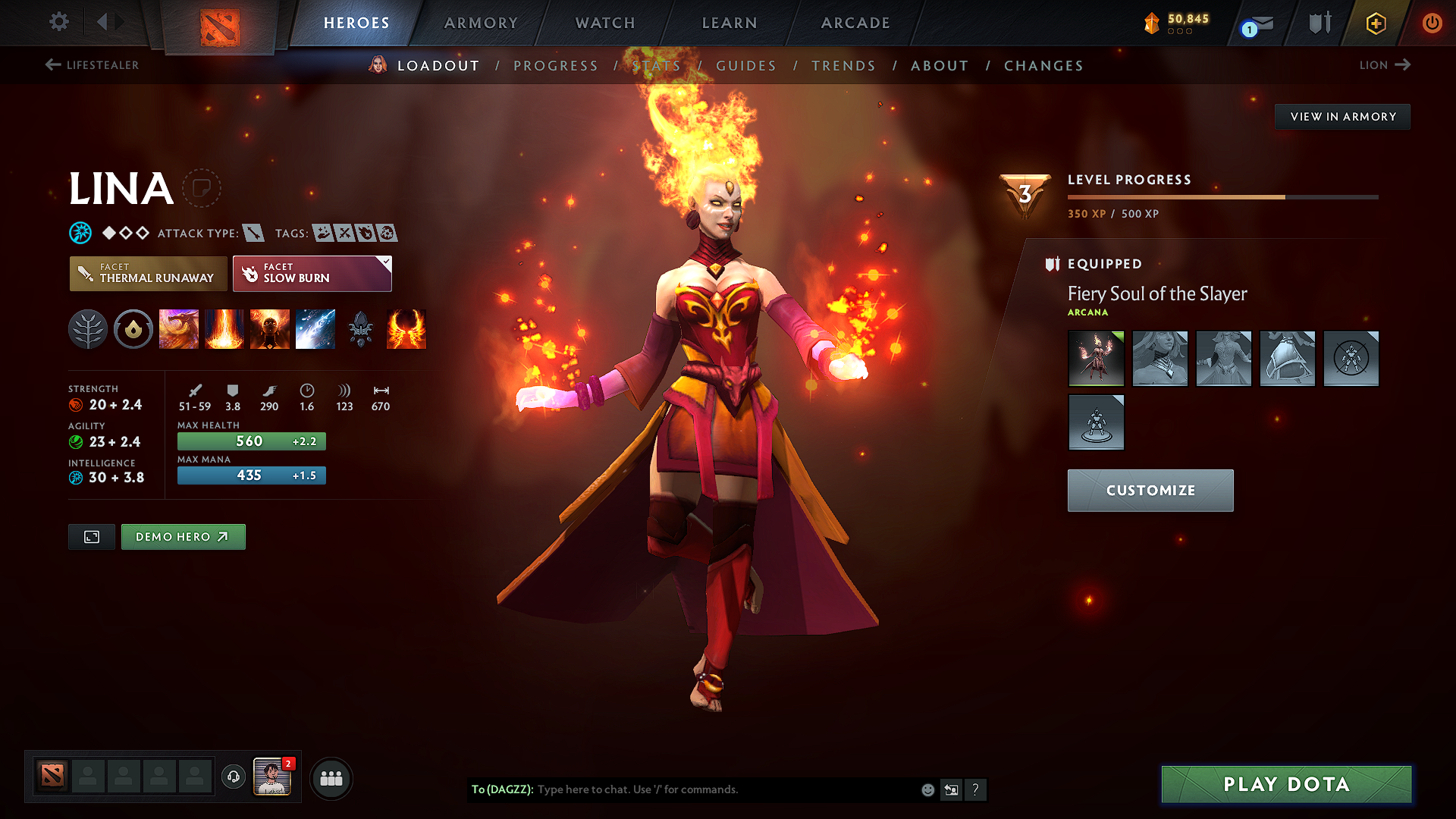Open the settings gear icon
Image resolution: width=1456 pixels, height=819 pixels.
tap(58, 22)
